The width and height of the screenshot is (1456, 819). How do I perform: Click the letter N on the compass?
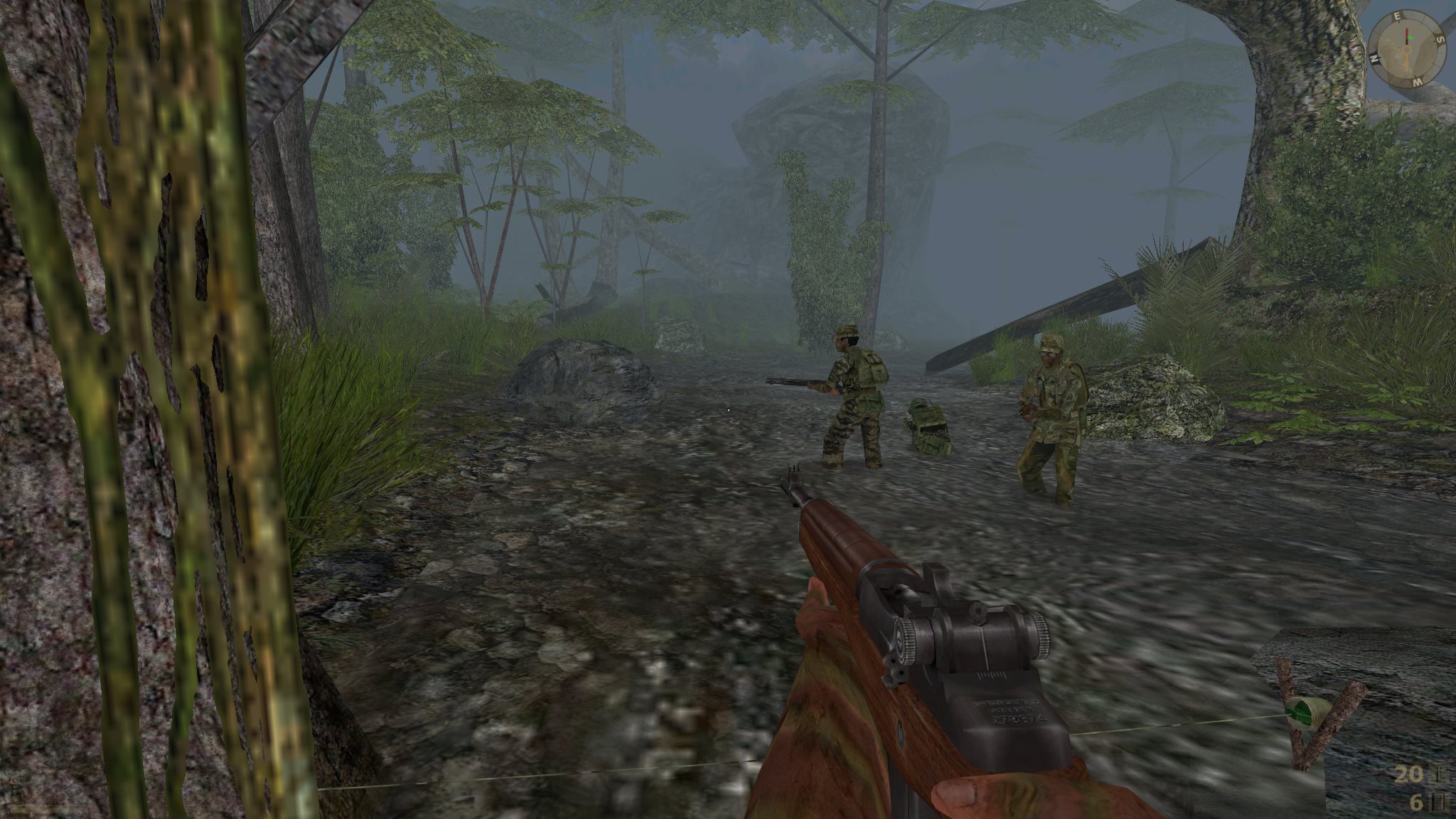1376,58
